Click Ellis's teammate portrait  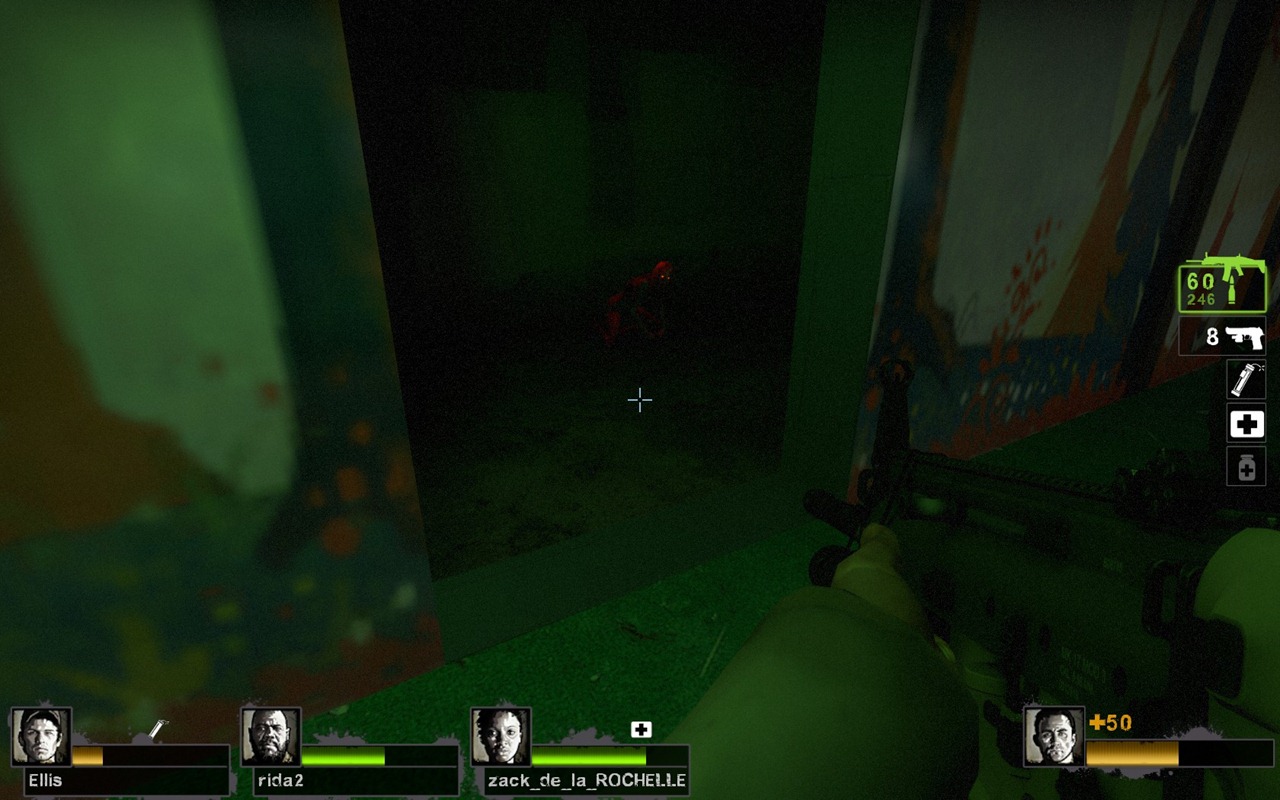pos(41,737)
